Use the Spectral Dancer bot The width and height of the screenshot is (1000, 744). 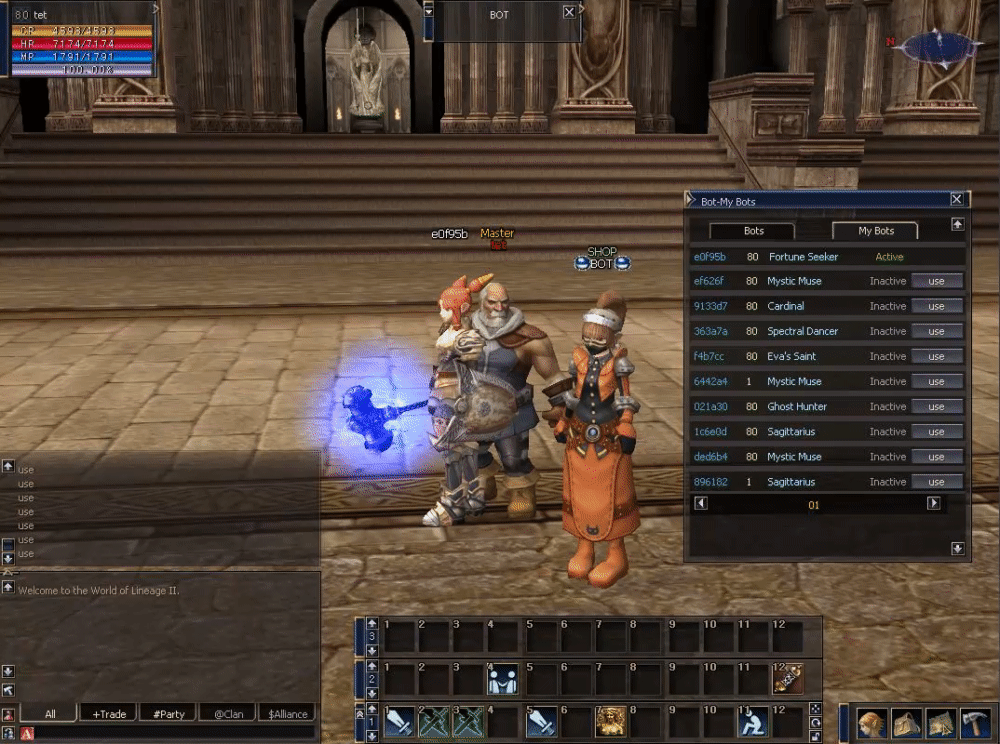(936, 331)
